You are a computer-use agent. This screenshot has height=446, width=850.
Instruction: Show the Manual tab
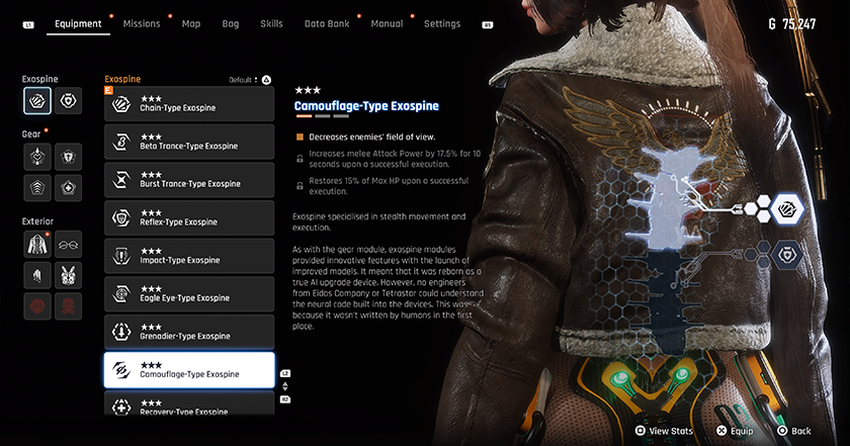(387, 24)
